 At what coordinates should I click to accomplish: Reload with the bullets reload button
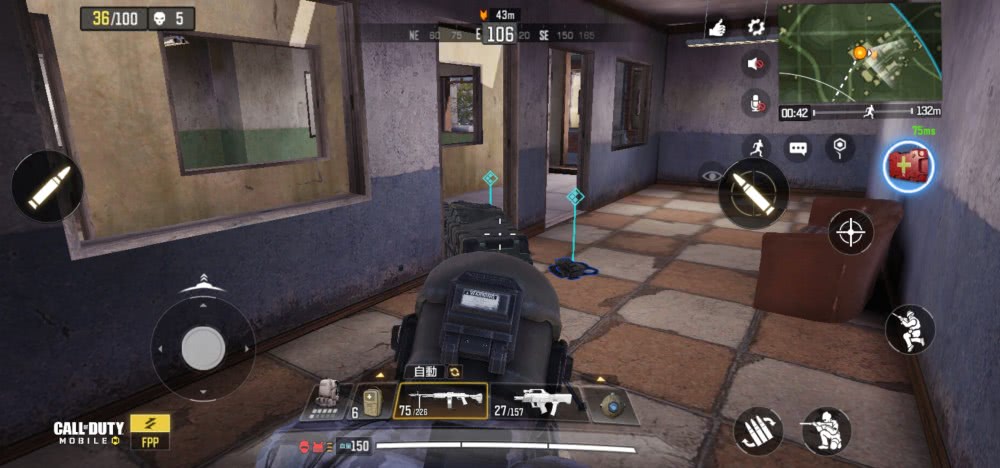(758, 430)
